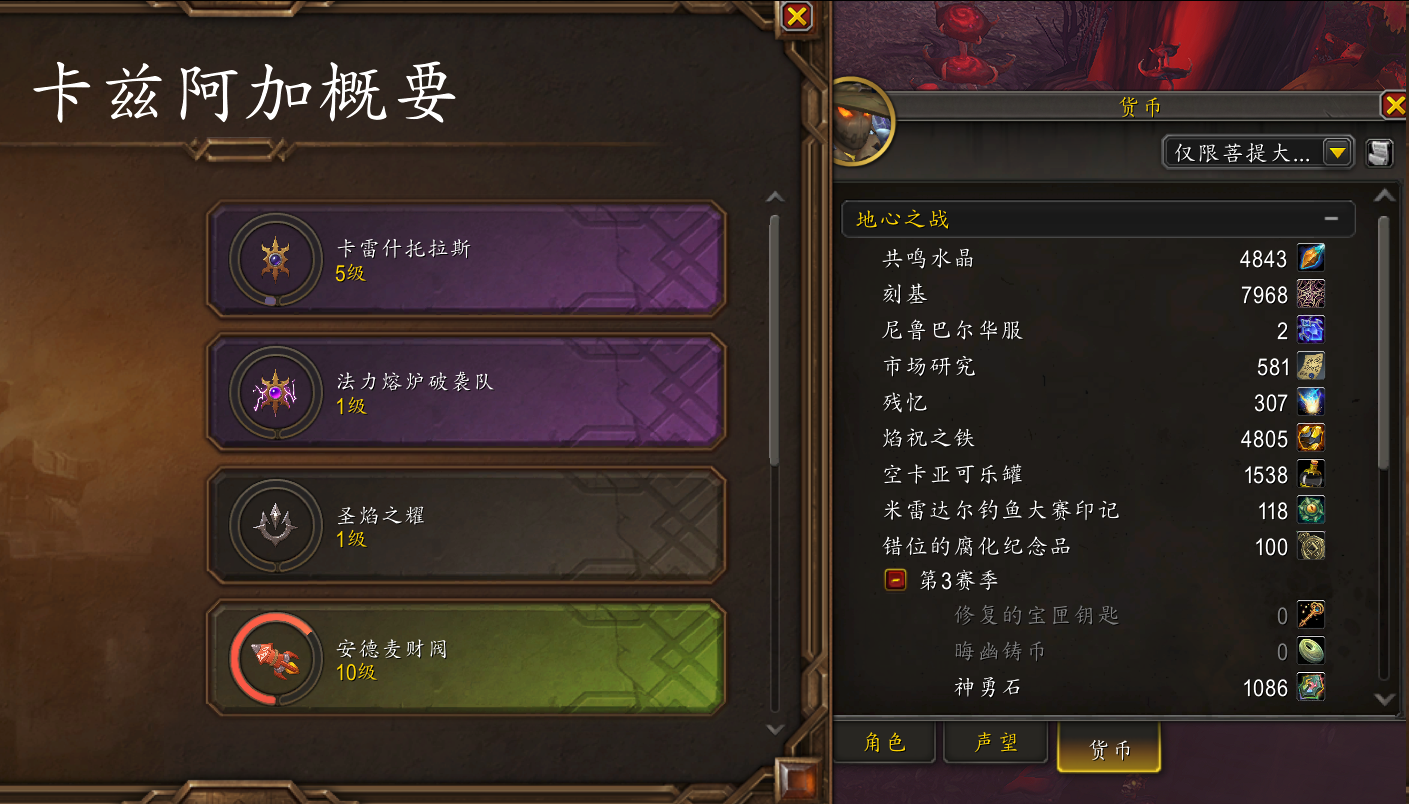Image resolution: width=1409 pixels, height=804 pixels.
Task: Click the character portrait
Action: [862, 120]
